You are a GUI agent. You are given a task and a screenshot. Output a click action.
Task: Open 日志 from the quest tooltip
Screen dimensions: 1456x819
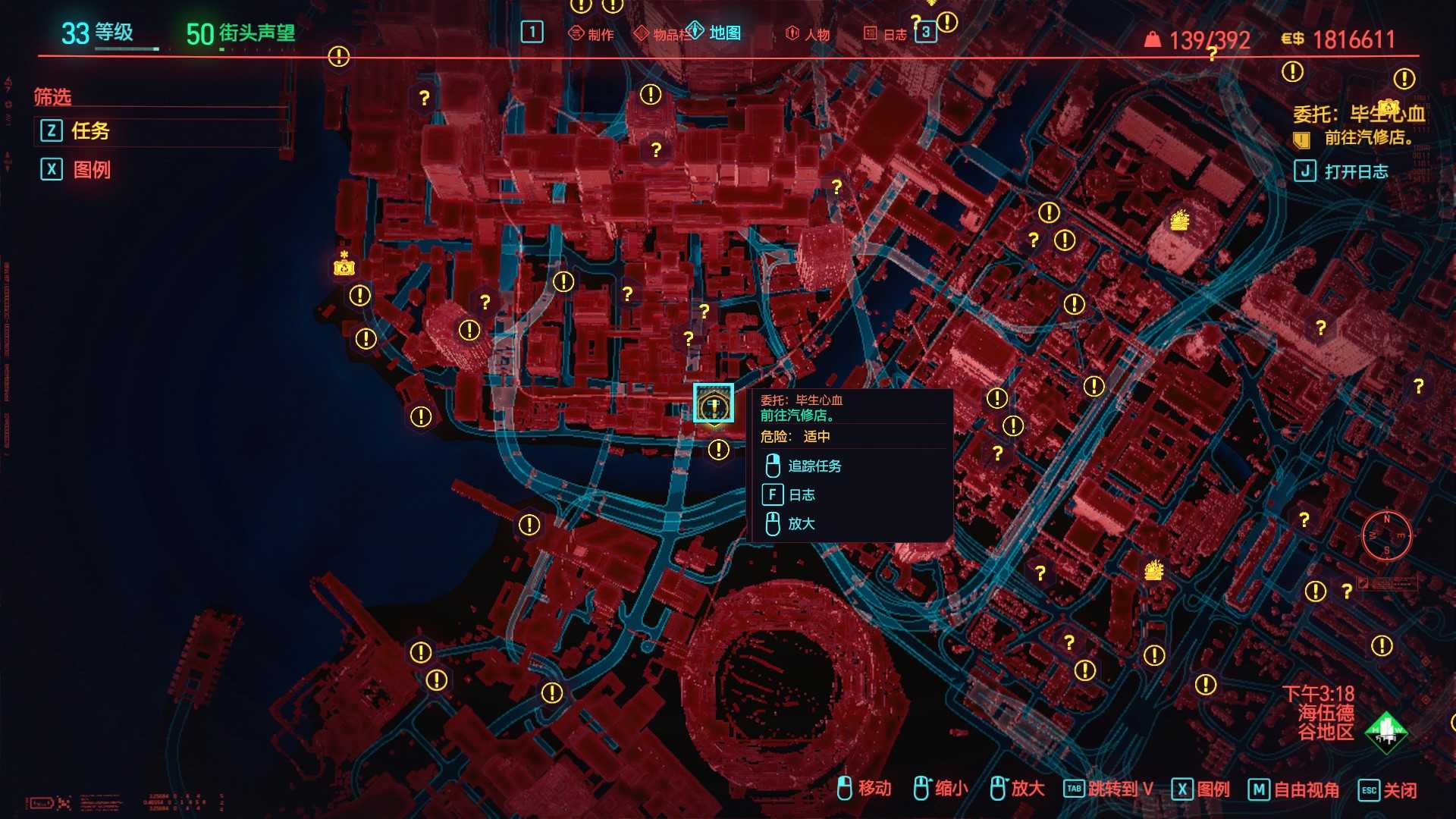pyautogui.click(x=802, y=494)
